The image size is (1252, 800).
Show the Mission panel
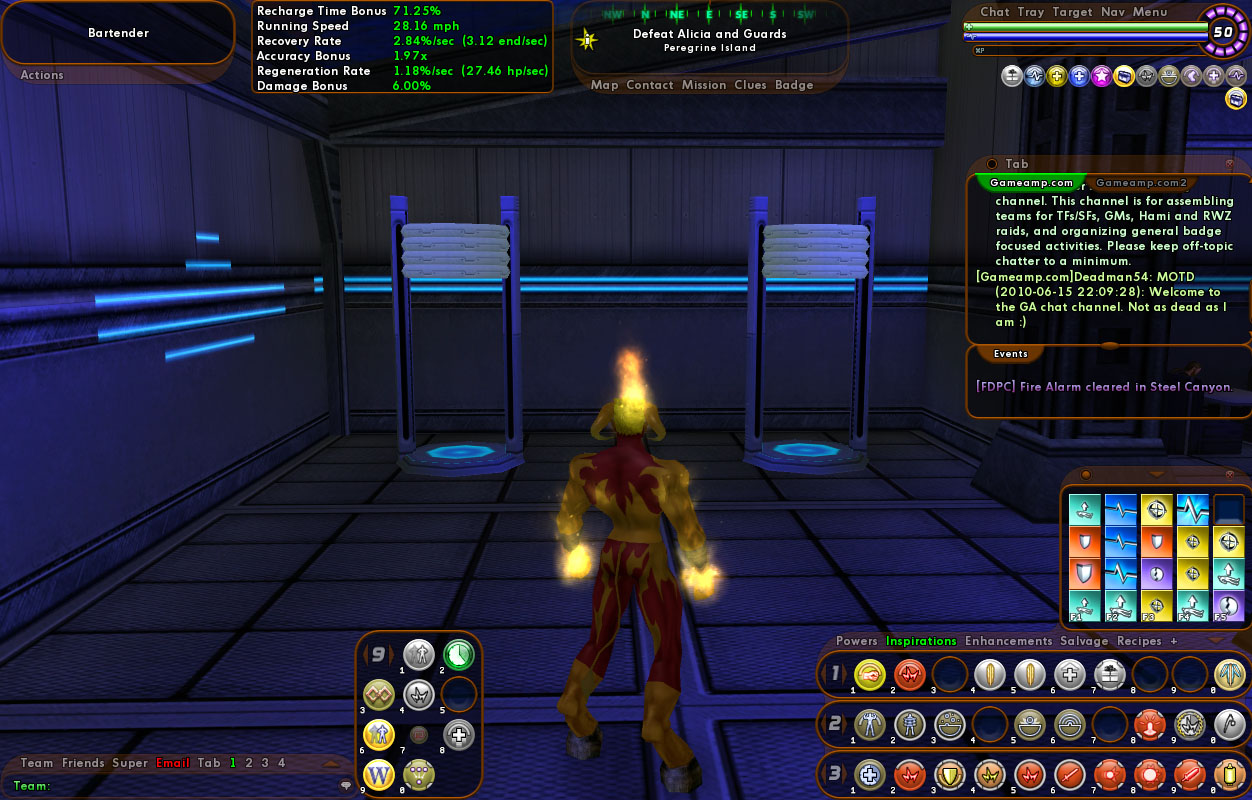(704, 85)
